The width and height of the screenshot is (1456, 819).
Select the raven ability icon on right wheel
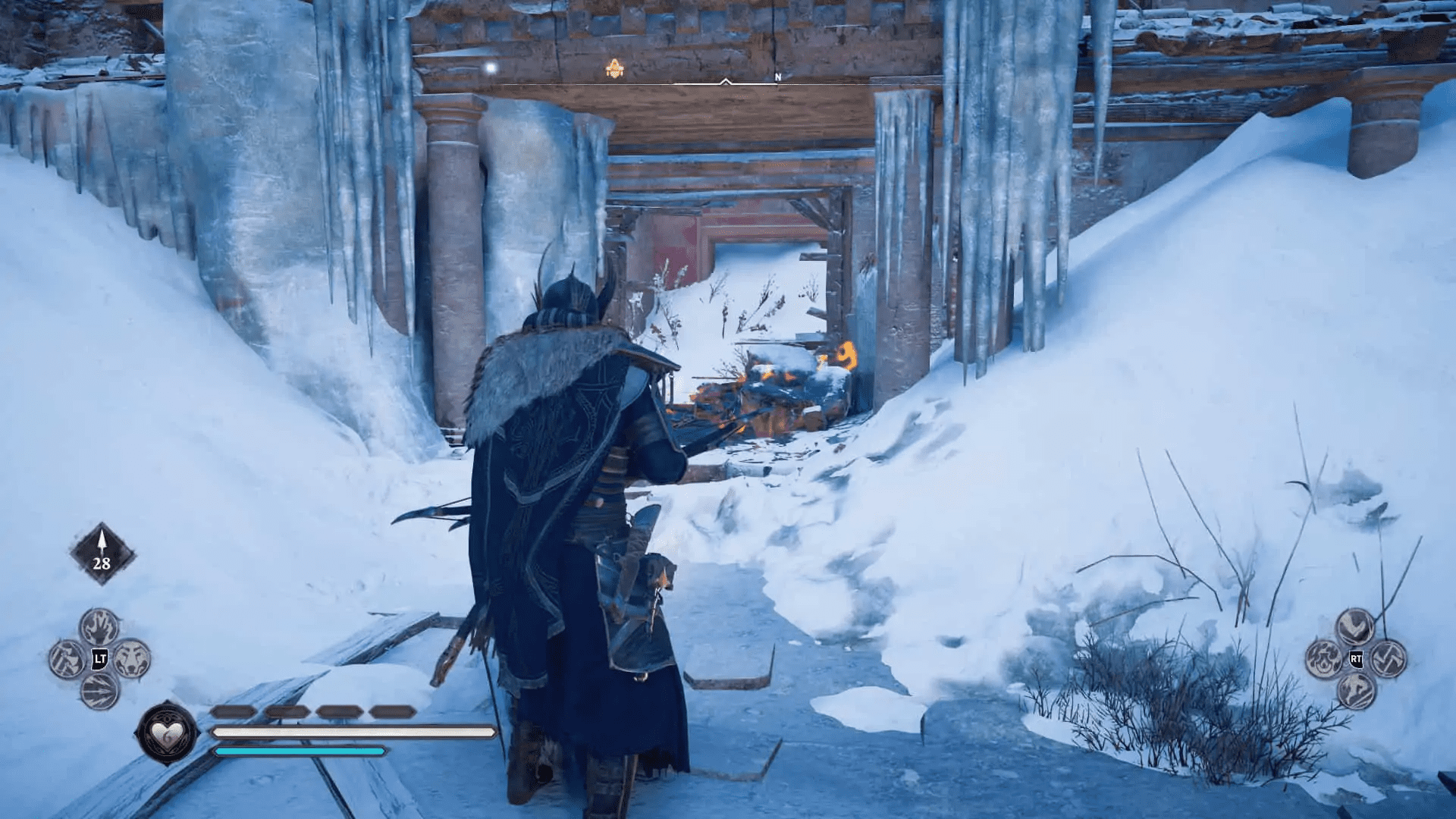[1355, 626]
